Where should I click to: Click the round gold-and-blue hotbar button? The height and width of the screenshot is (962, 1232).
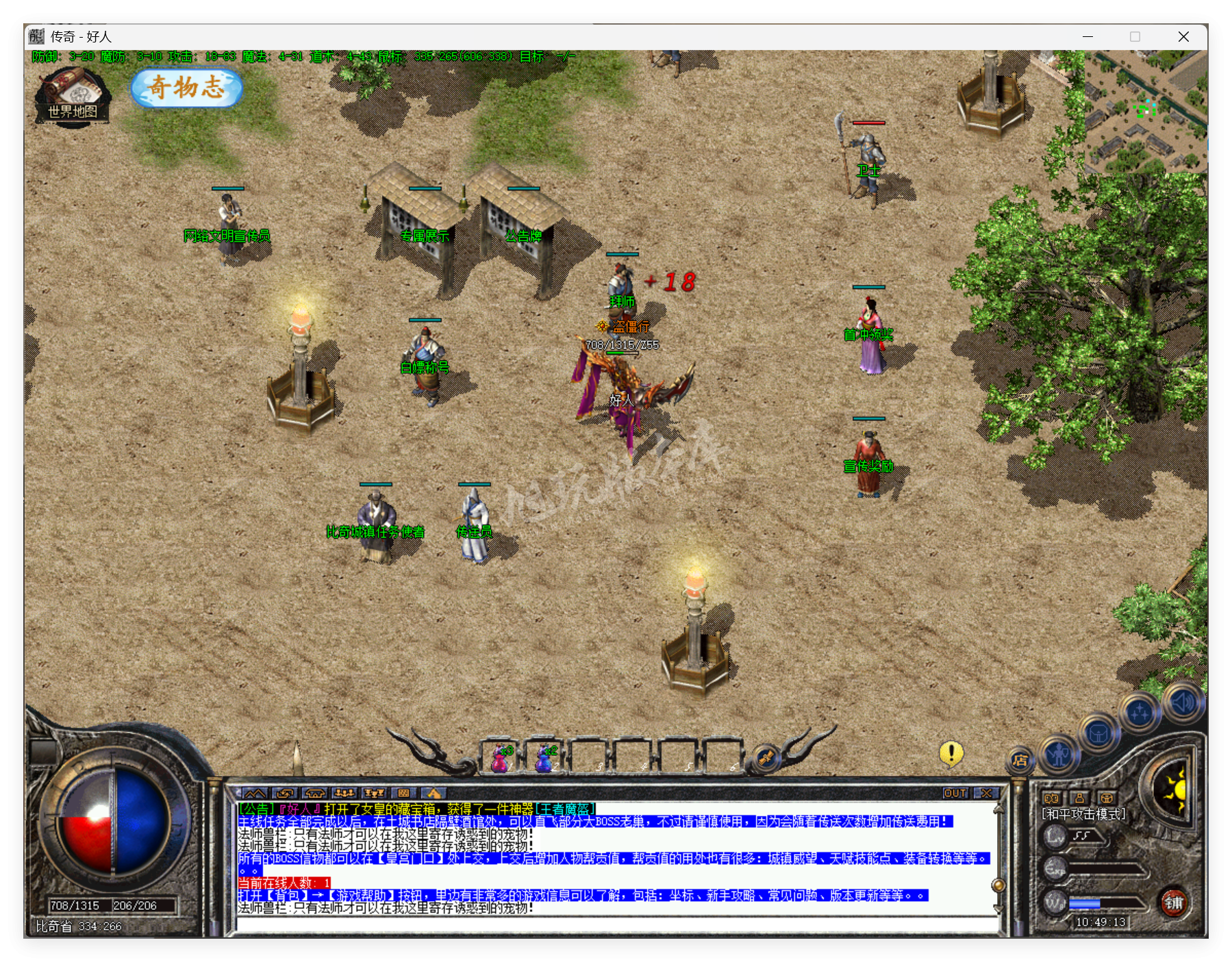[766, 758]
